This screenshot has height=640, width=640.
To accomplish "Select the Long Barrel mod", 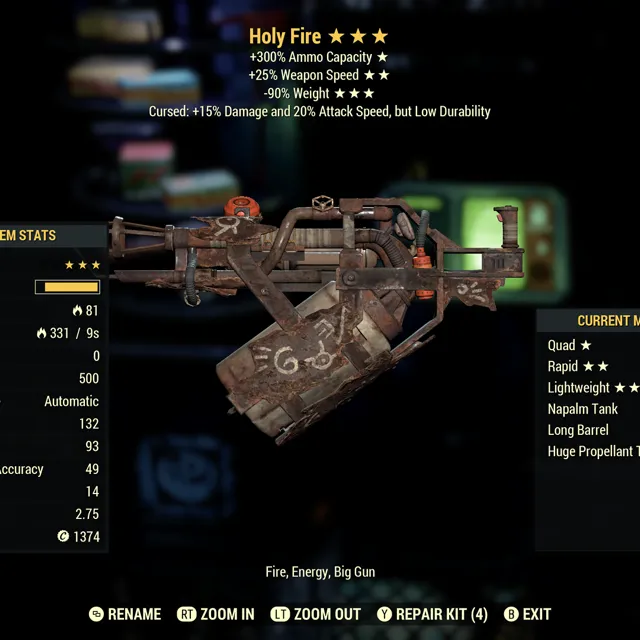I will click(578, 430).
